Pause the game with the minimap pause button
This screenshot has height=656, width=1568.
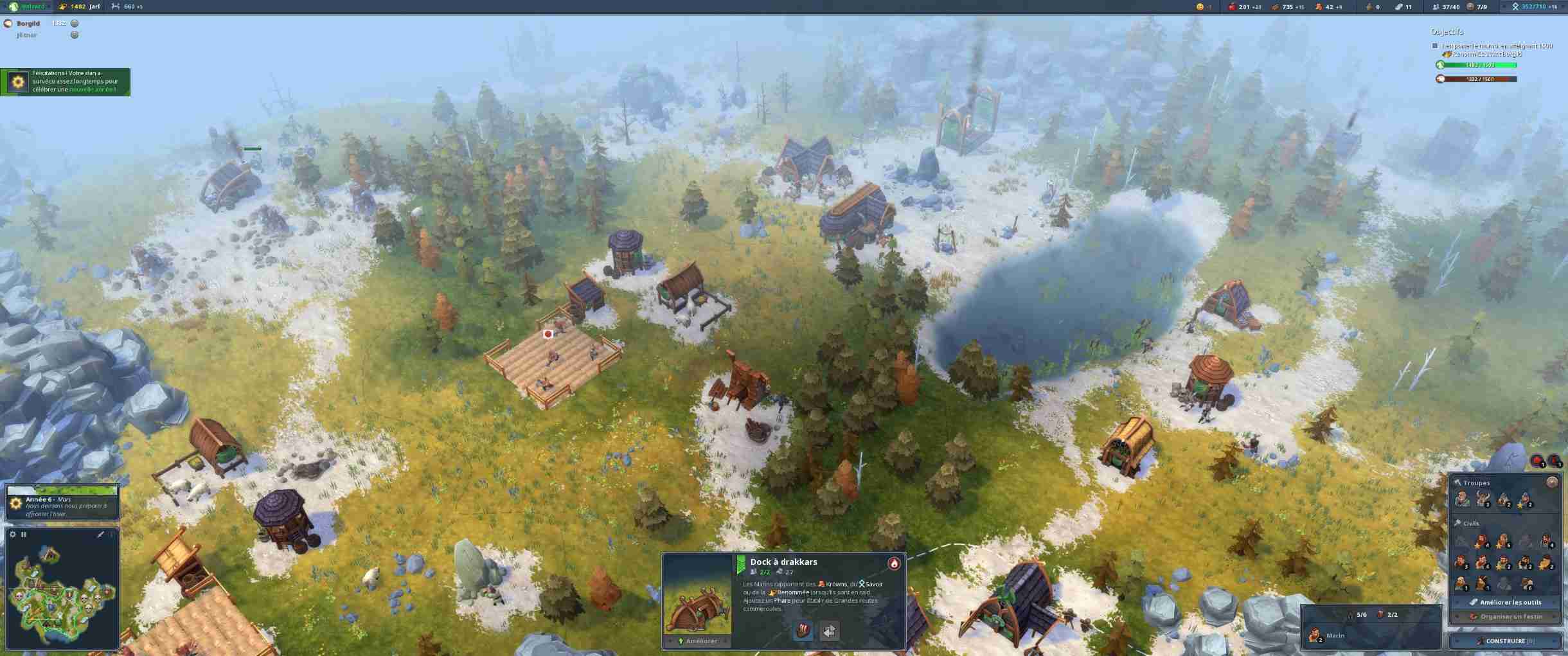24,535
